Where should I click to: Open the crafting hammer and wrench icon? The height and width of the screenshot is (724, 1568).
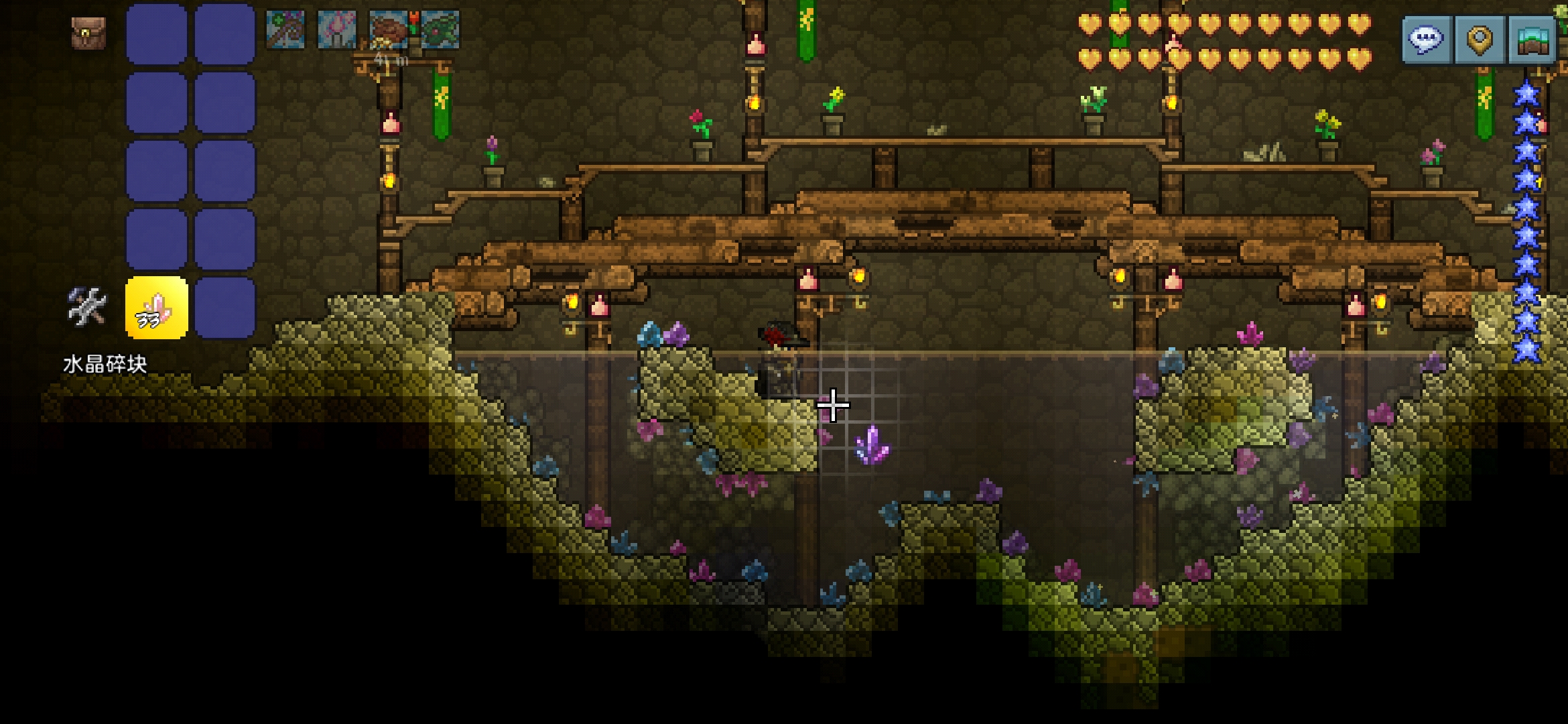(x=87, y=307)
